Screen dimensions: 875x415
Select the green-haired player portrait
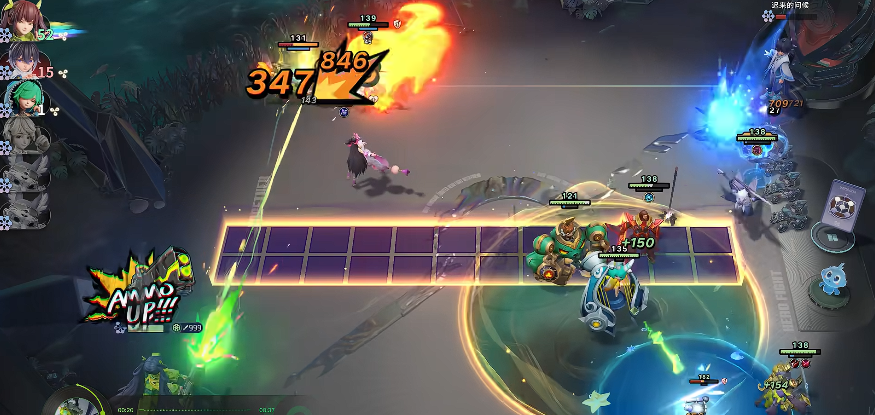coord(22,98)
